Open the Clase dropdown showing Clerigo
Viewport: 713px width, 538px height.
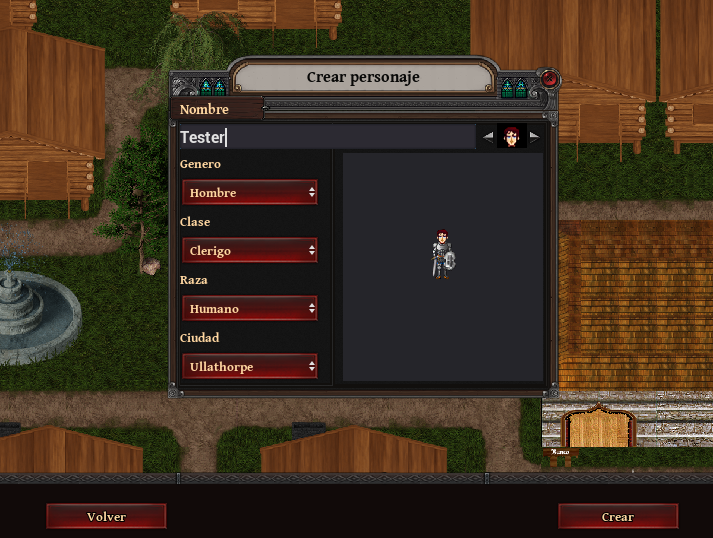250,250
